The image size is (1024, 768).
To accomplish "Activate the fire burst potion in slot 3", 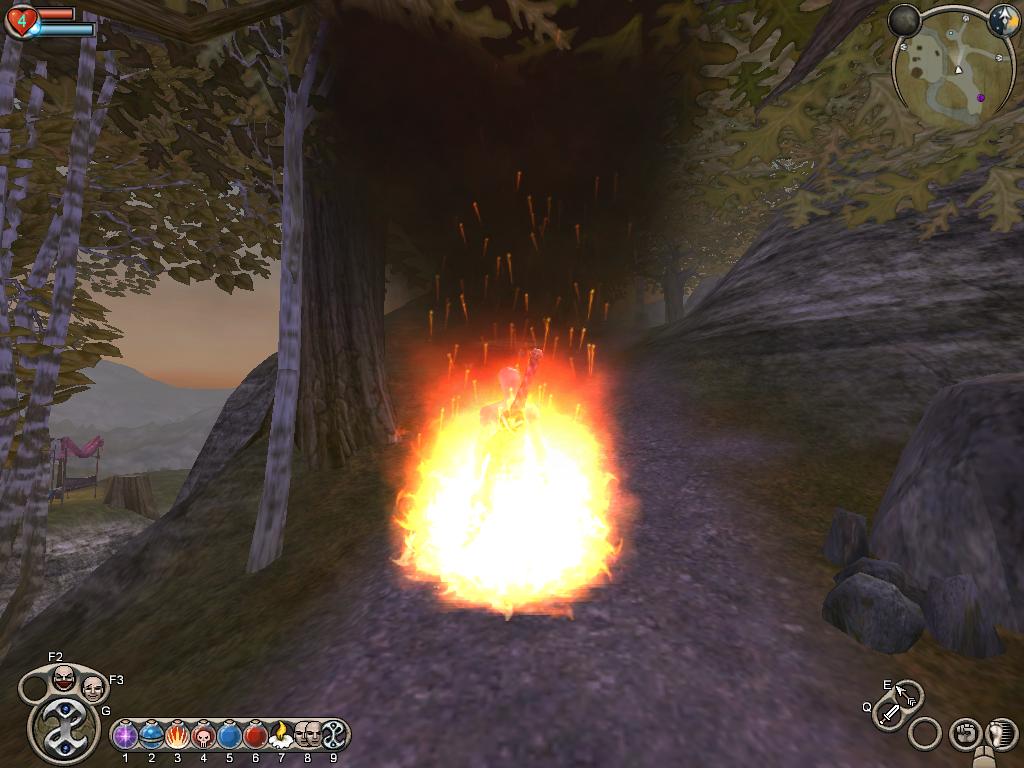I will [x=178, y=736].
